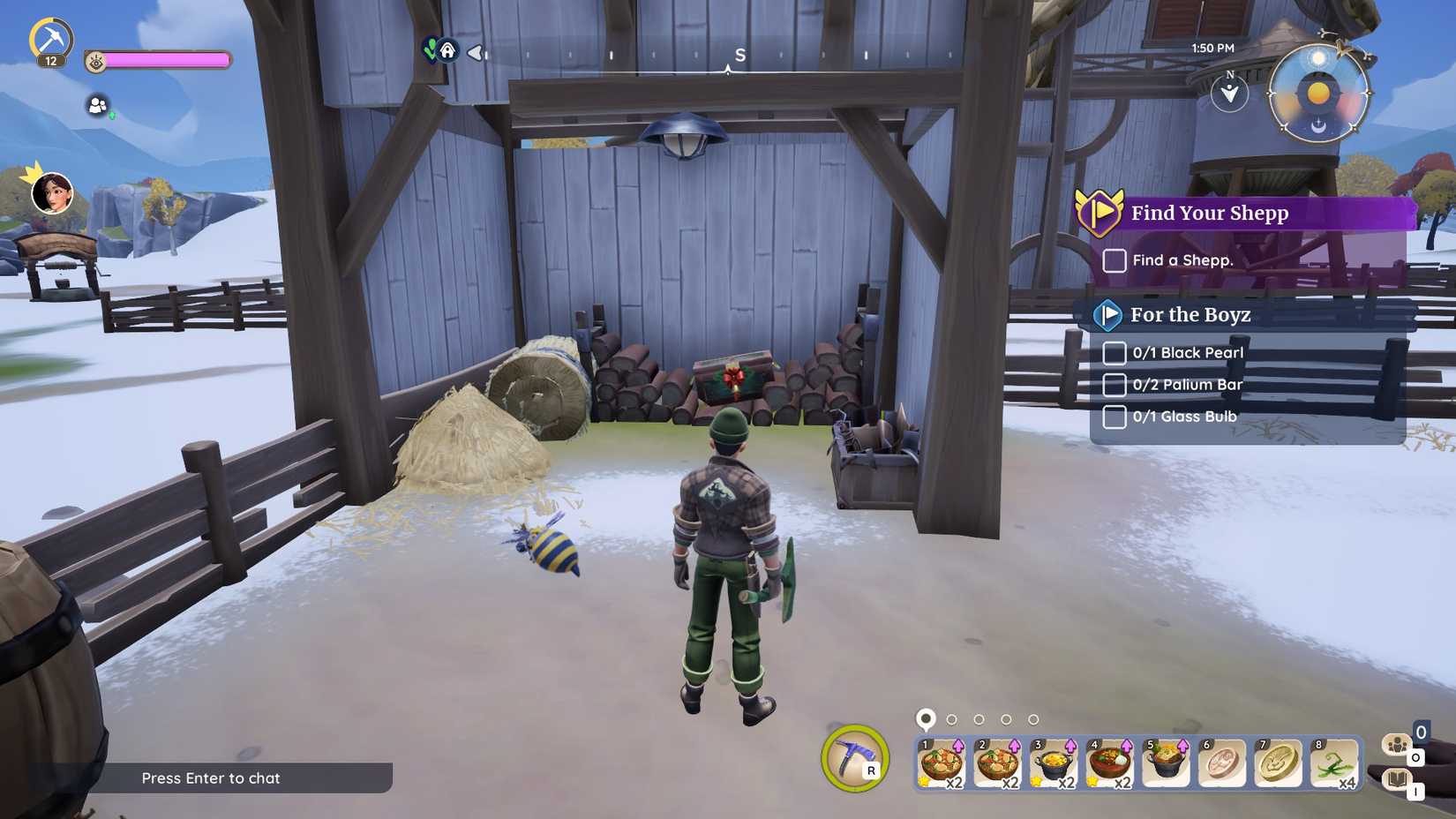
Task: Click the arrow at the left of the compass bar
Action: coord(475,53)
